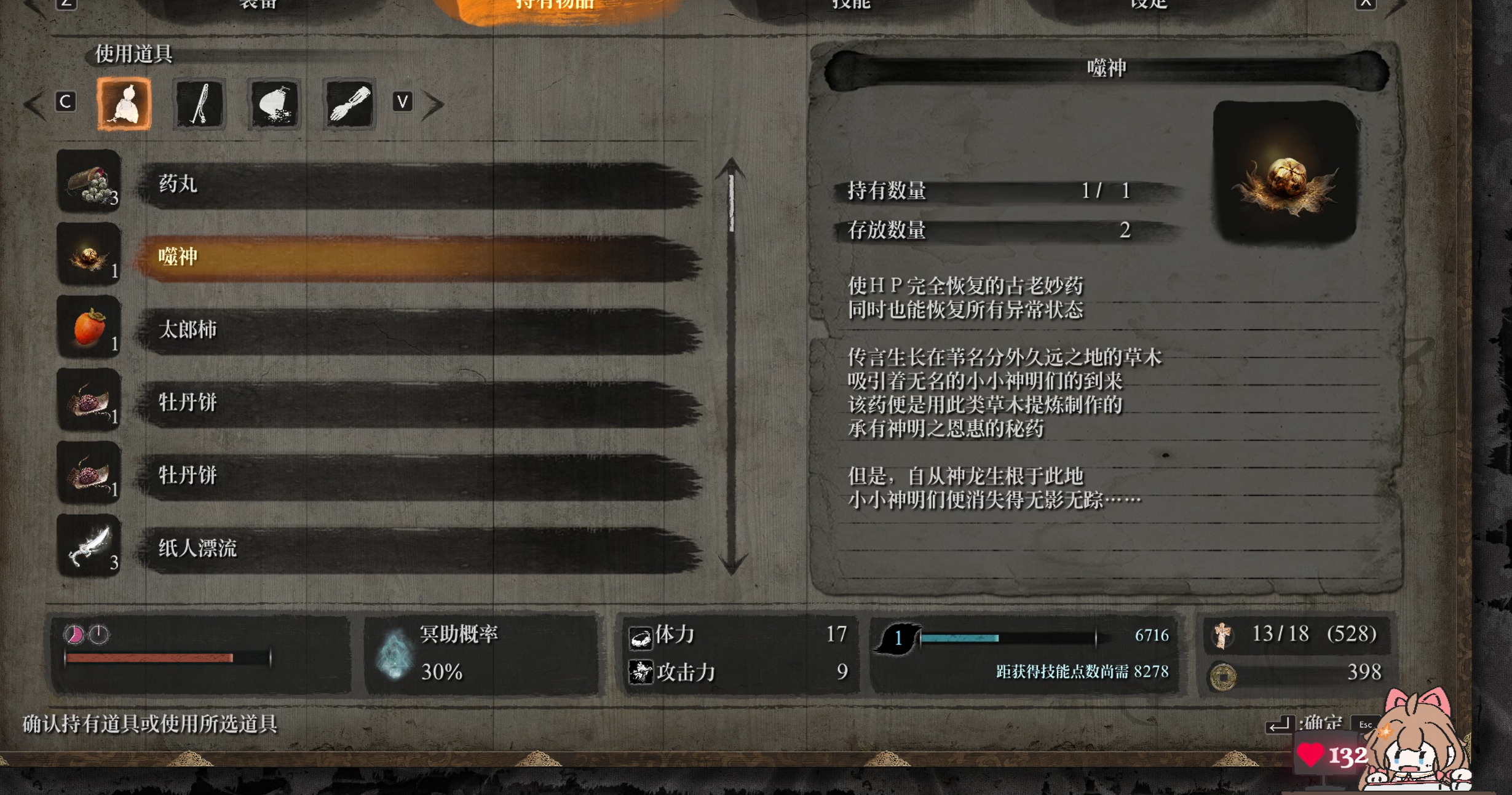This screenshot has width=1512, height=795.
Task: Click the 太郎柿 persimmon icon
Action: click(x=89, y=327)
